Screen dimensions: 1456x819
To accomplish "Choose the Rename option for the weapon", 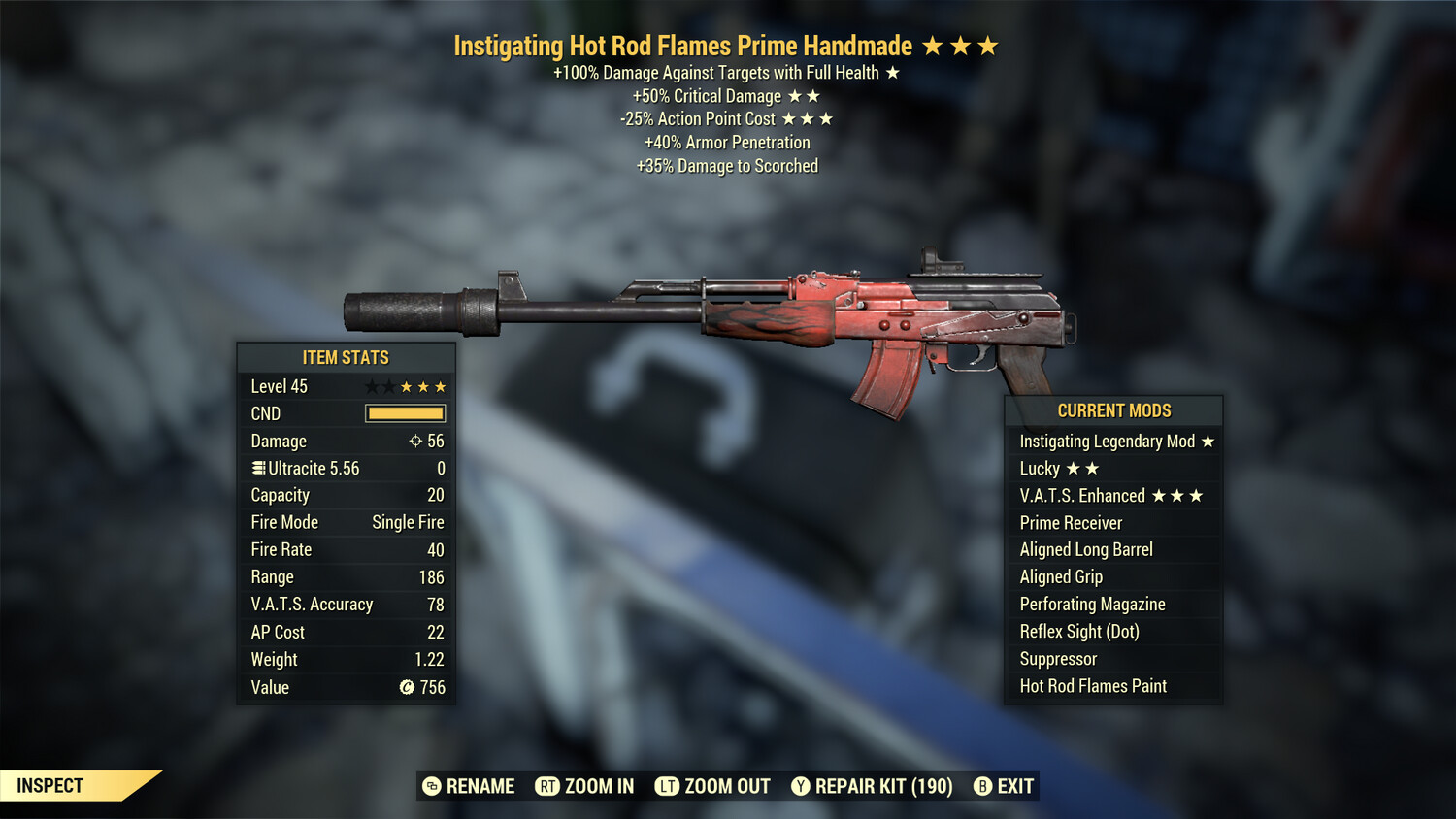I will (470, 786).
